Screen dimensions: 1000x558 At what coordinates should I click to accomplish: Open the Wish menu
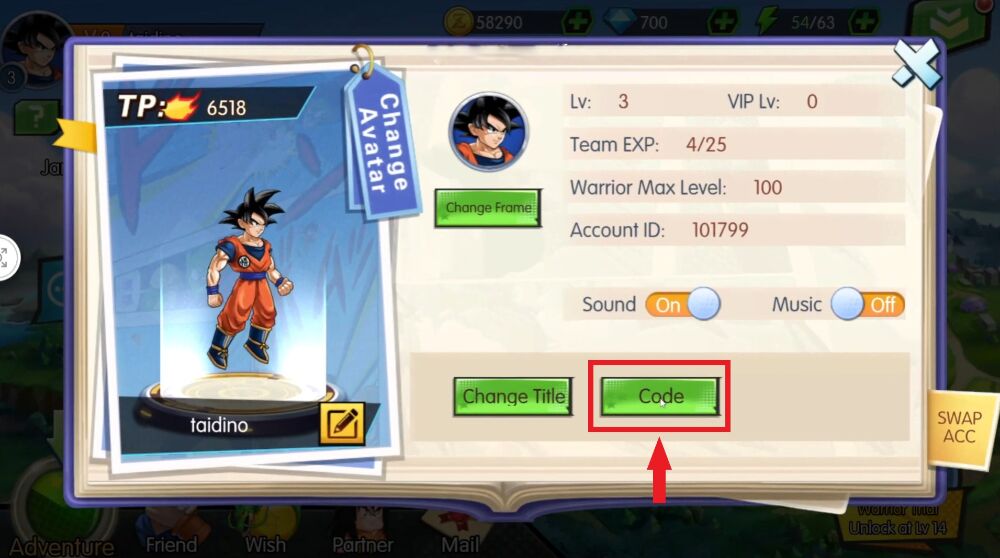pyautogui.click(x=264, y=543)
